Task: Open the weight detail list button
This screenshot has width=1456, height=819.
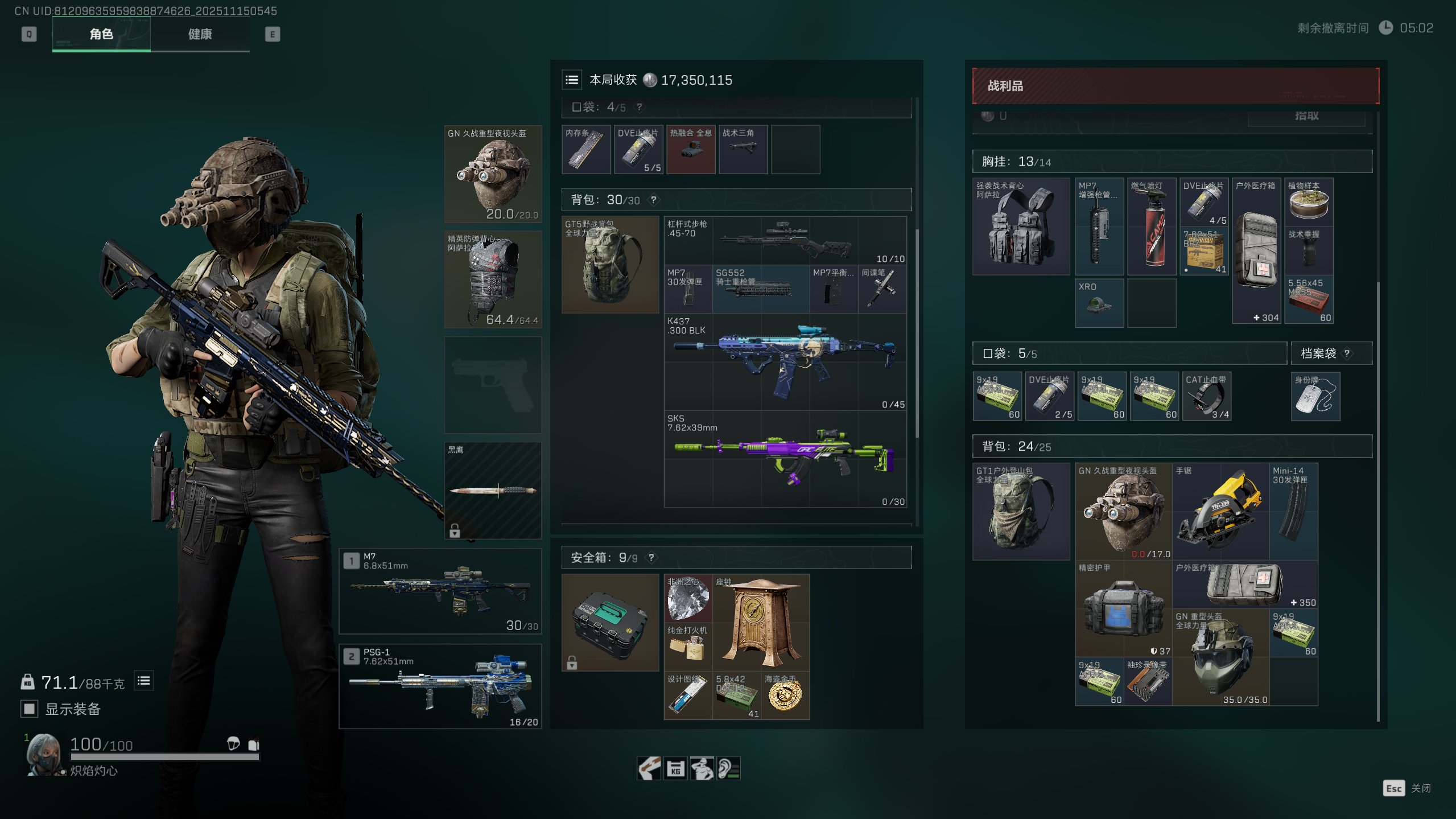Action: click(x=144, y=681)
